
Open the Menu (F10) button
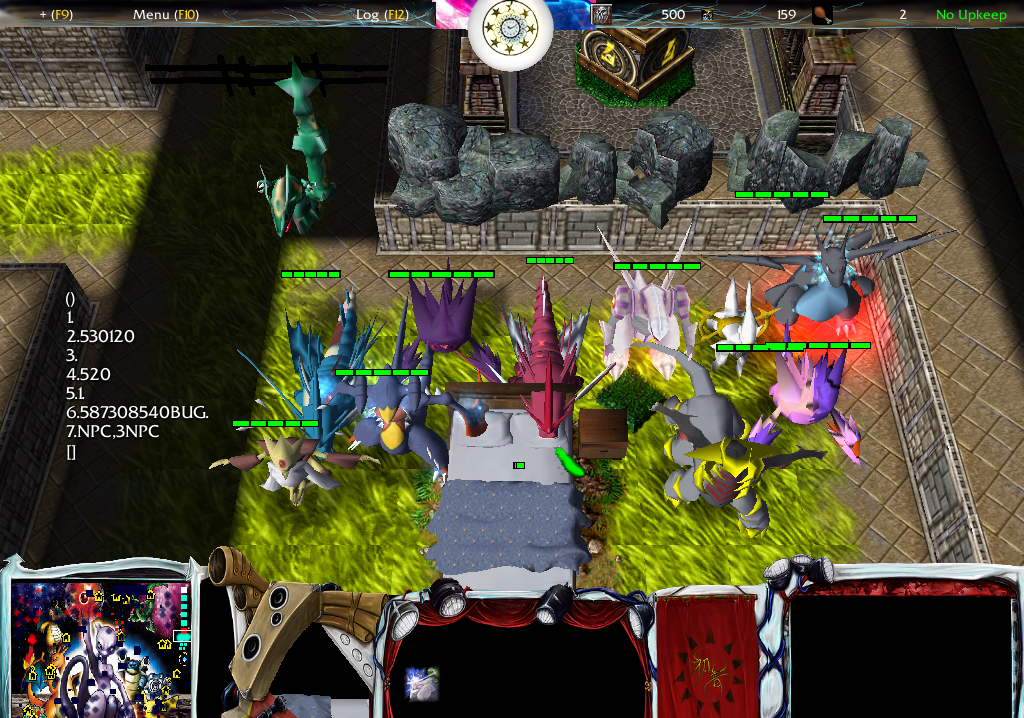(166, 15)
